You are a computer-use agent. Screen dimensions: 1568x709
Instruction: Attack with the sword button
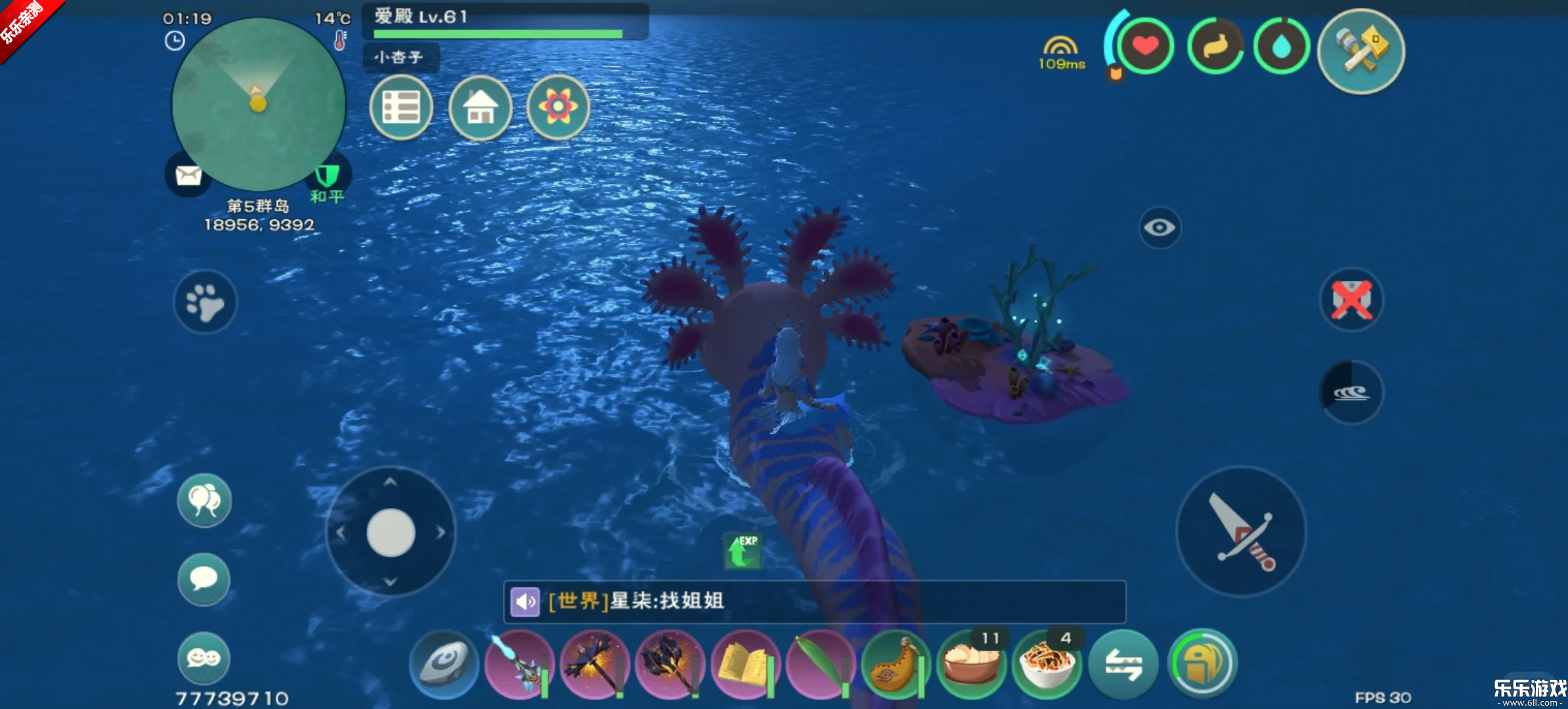click(1241, 532)
